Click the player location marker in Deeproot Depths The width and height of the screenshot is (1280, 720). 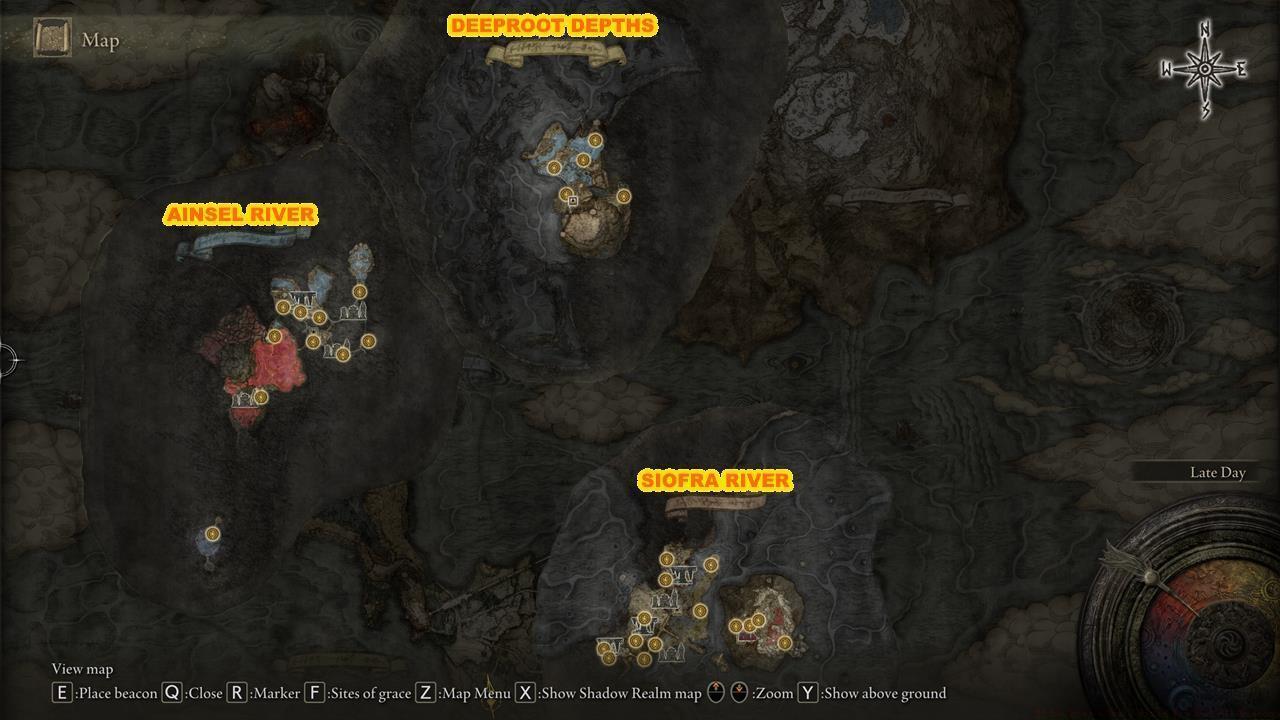pyautogui.click(x=572, y=200)
